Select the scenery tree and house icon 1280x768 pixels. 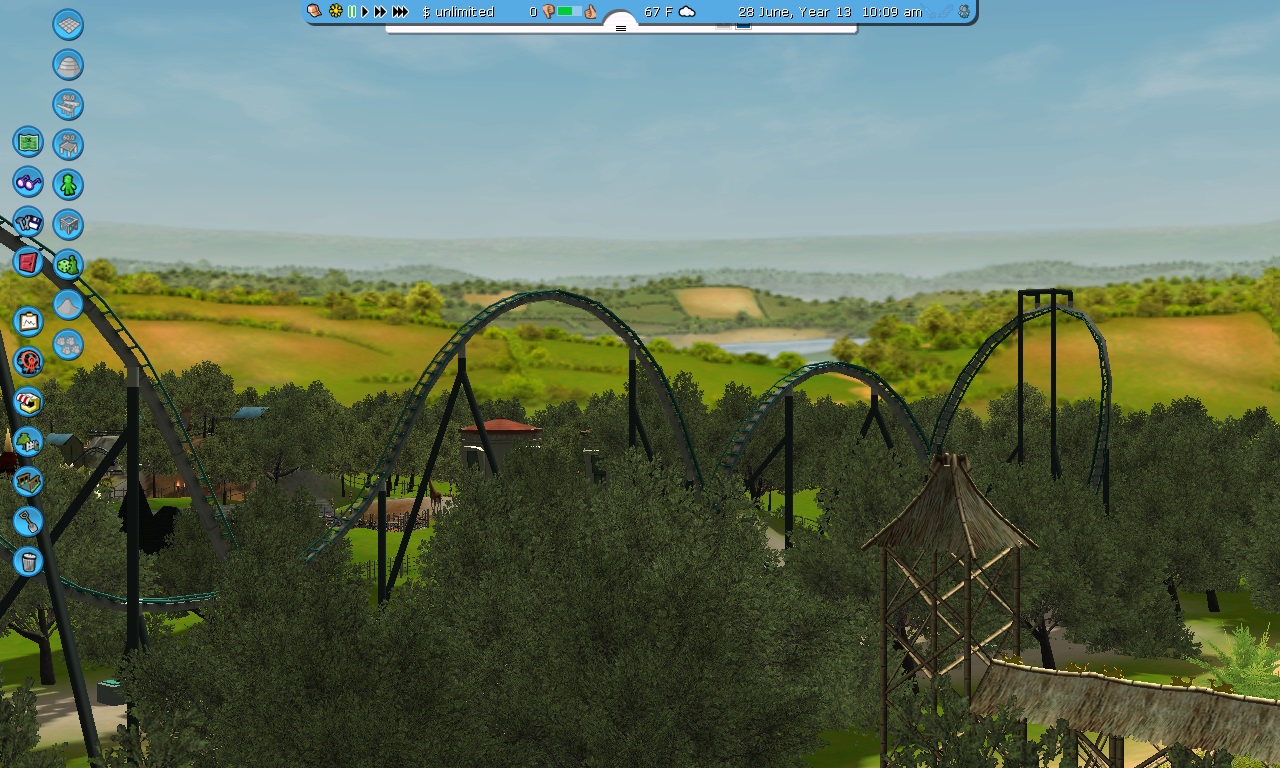point(28,441)
